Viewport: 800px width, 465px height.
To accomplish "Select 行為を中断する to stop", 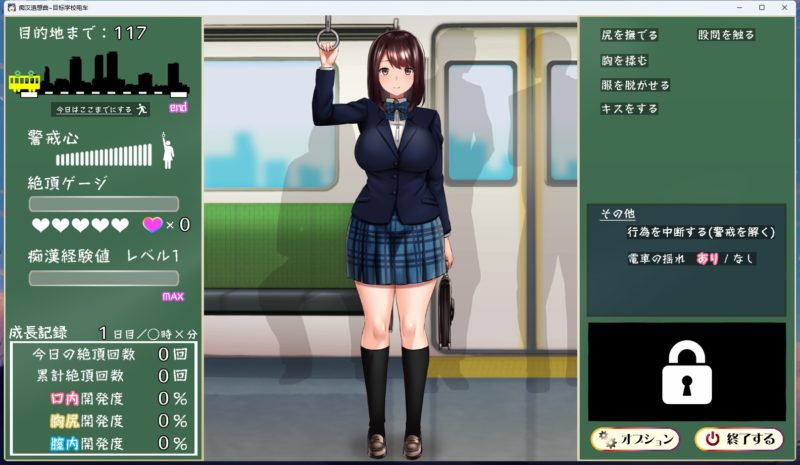I will (x=700, y=232).
